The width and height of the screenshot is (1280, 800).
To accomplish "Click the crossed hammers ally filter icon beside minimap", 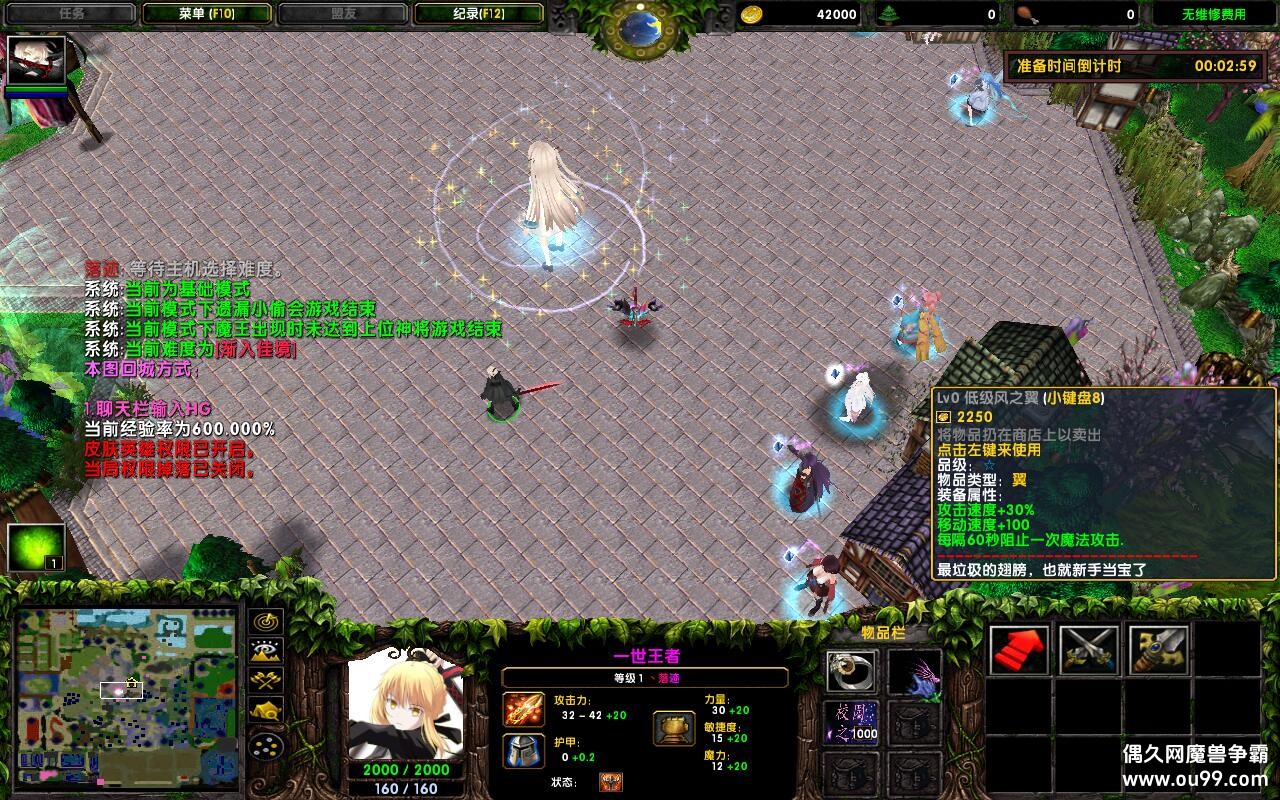I will tap(265, 680).
